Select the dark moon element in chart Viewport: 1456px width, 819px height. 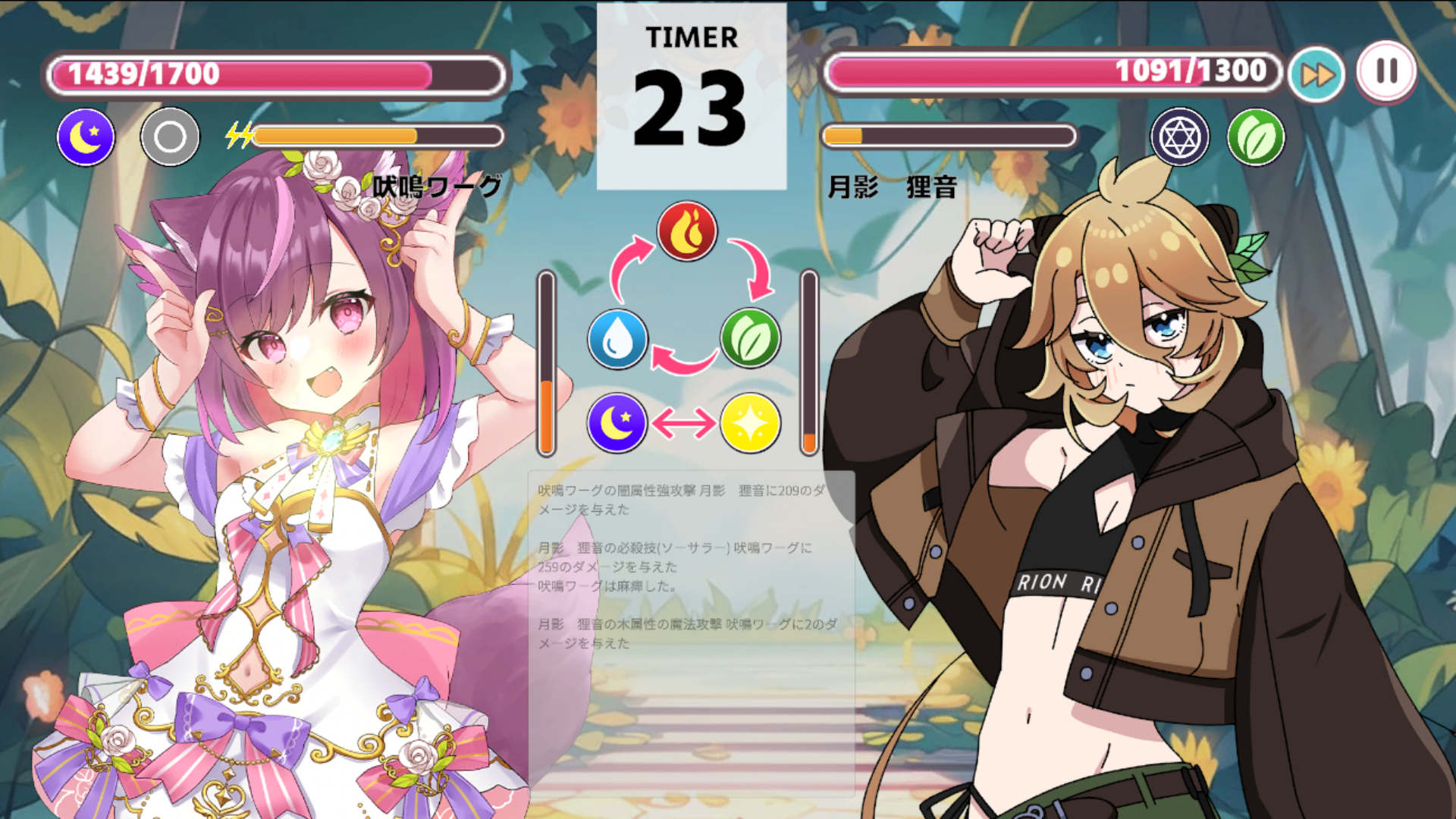click(x=617, y=423)
